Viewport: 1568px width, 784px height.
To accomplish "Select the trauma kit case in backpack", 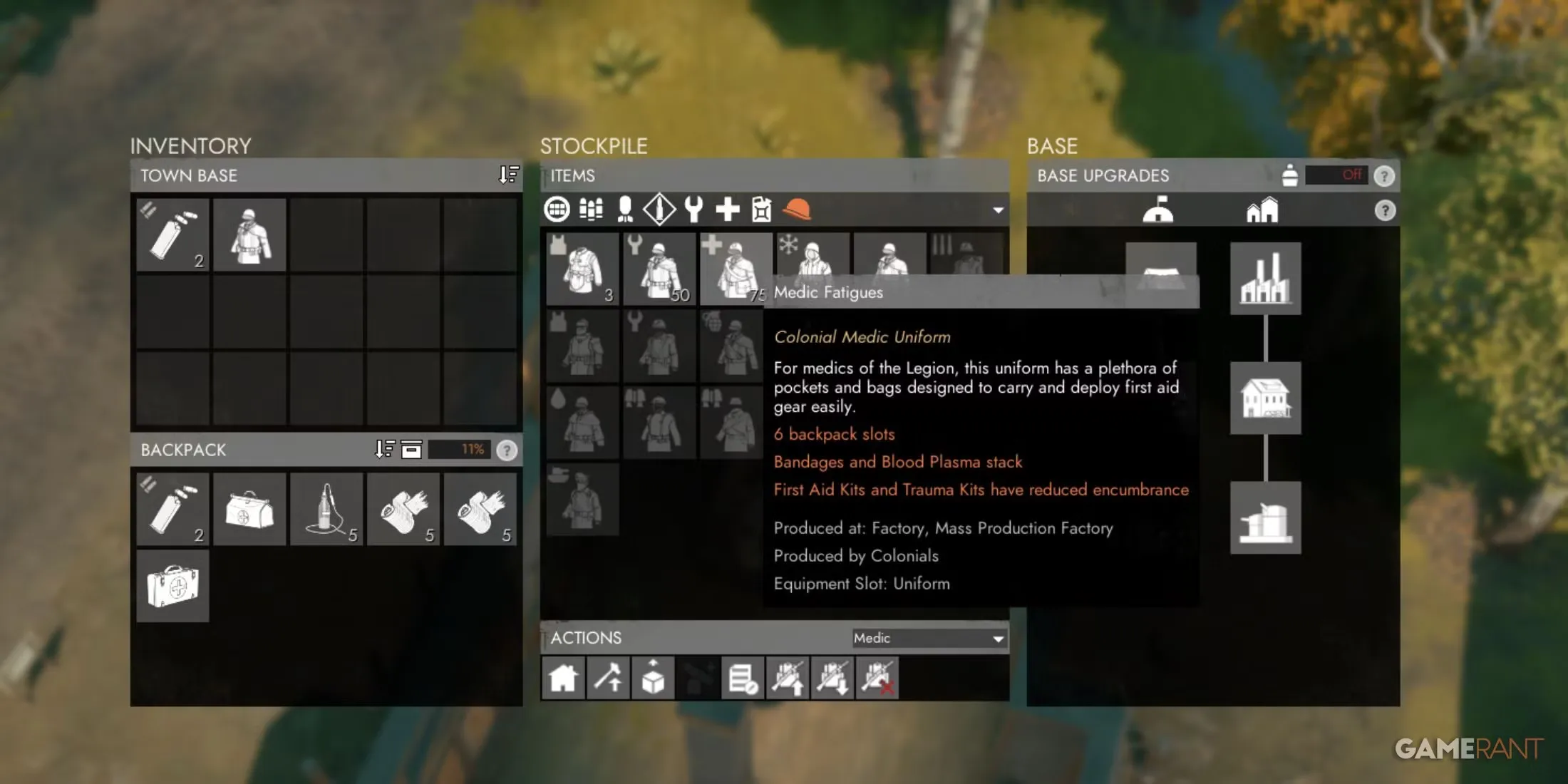I will (172, 586).
